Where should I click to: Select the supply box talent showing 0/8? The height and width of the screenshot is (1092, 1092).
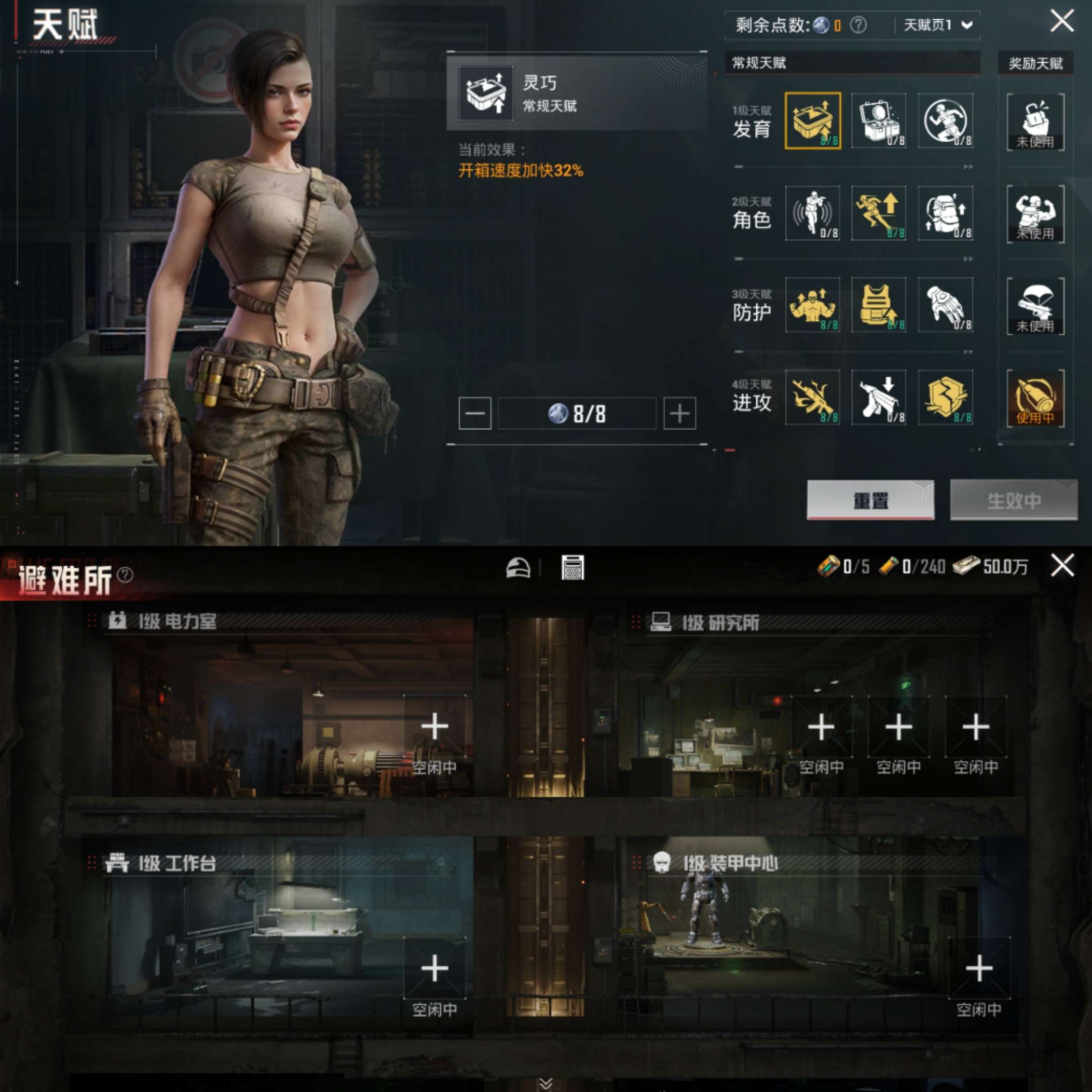(880, 121)
